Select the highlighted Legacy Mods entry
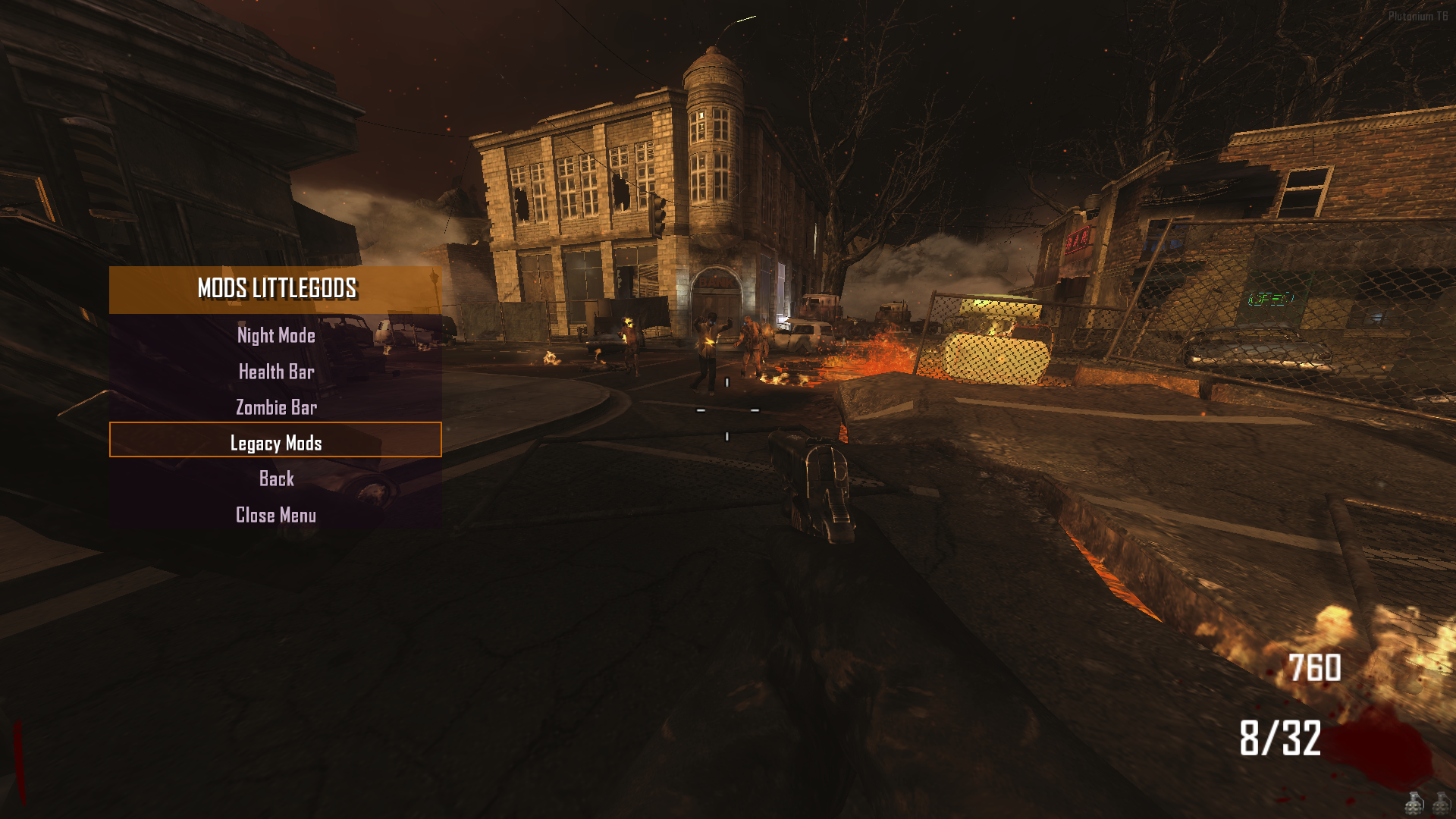Viewport: 1456px width, 819px height. pyautogui.click(x=276, y=443)
